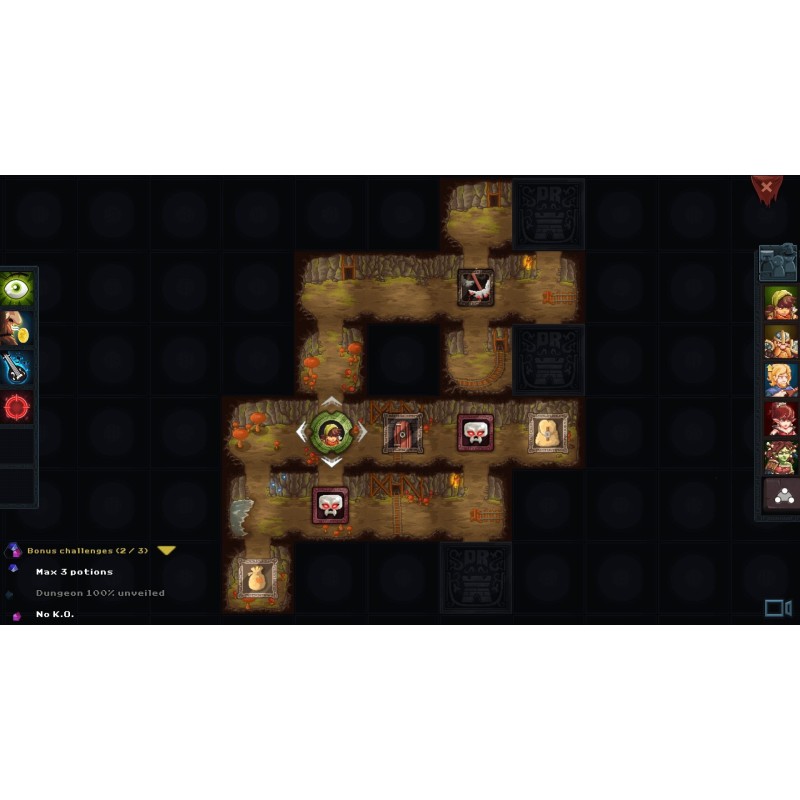Click the white down movement arrow

point(330,462)
